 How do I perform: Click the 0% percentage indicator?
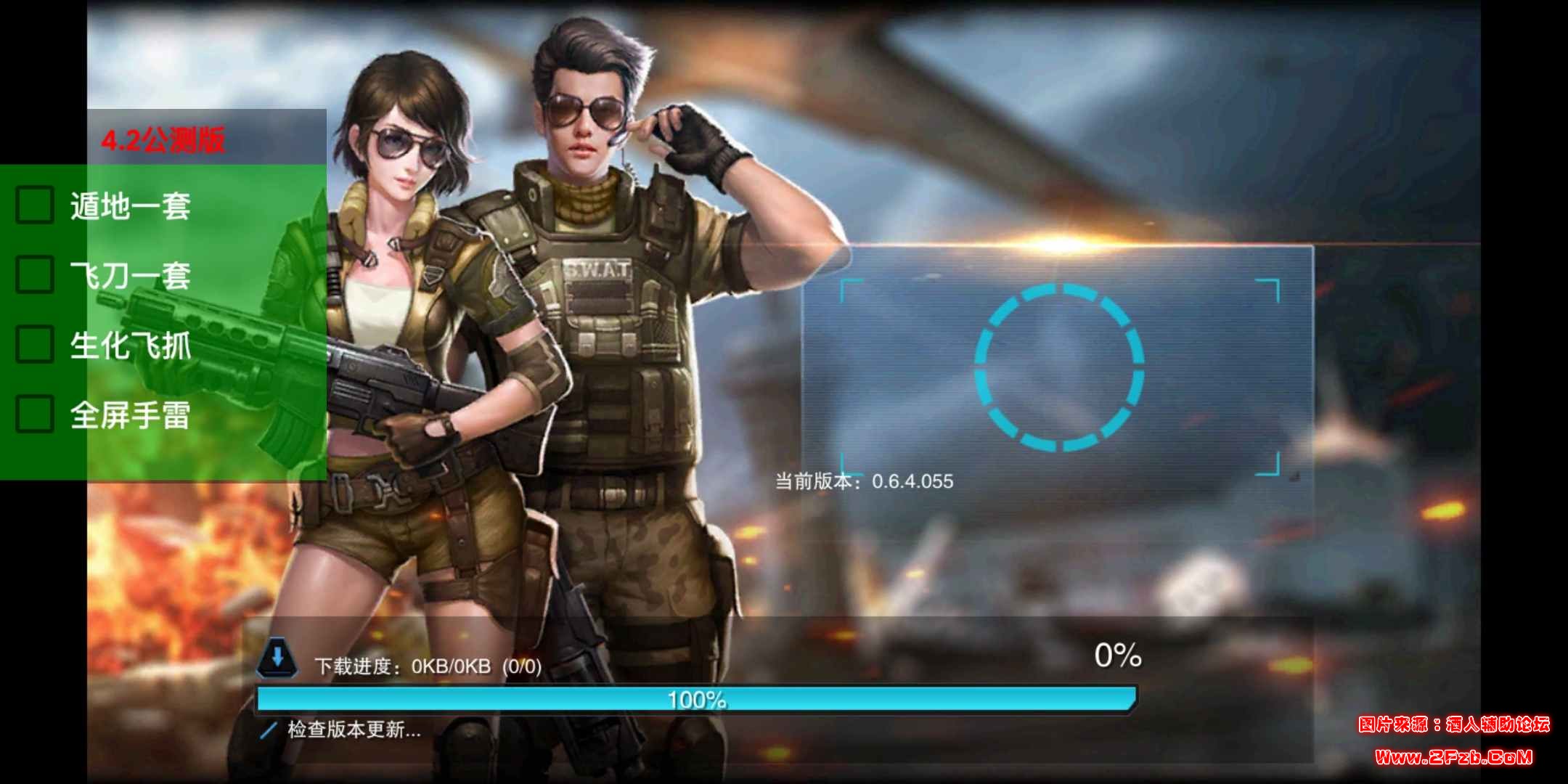pyautogui.click(x=1118, y=656)
